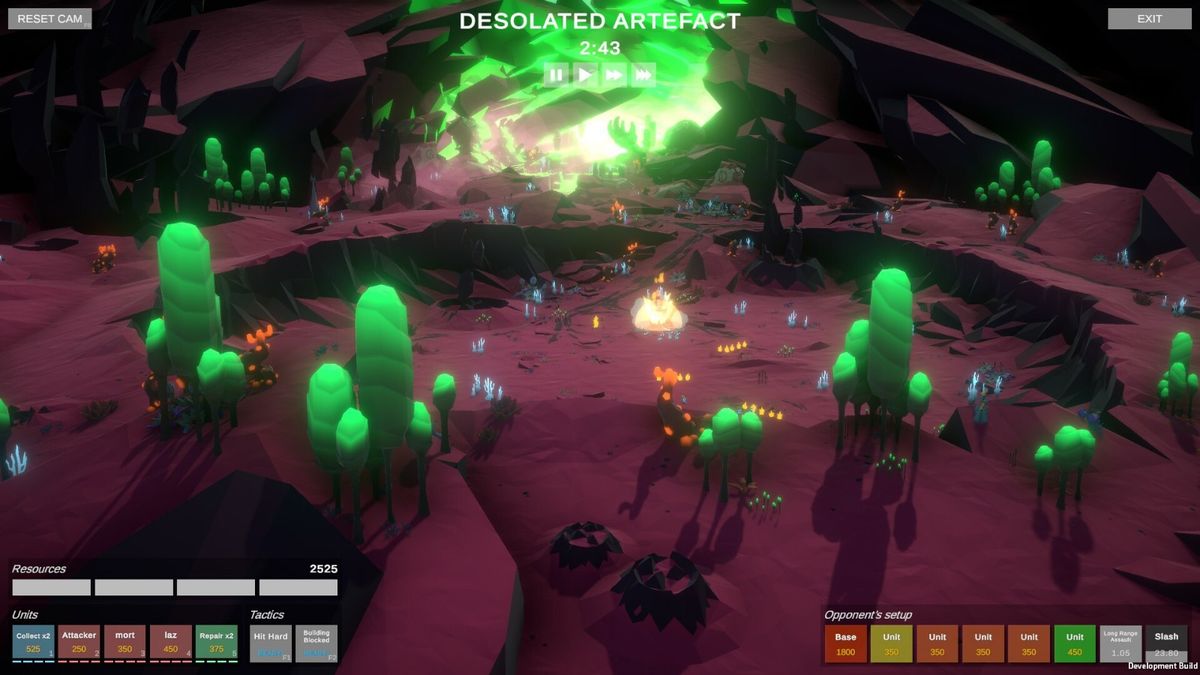1200x675 pixels.
Task: Inspect the opponent's green Unit 450 tile
Action: pos(1075,644)
